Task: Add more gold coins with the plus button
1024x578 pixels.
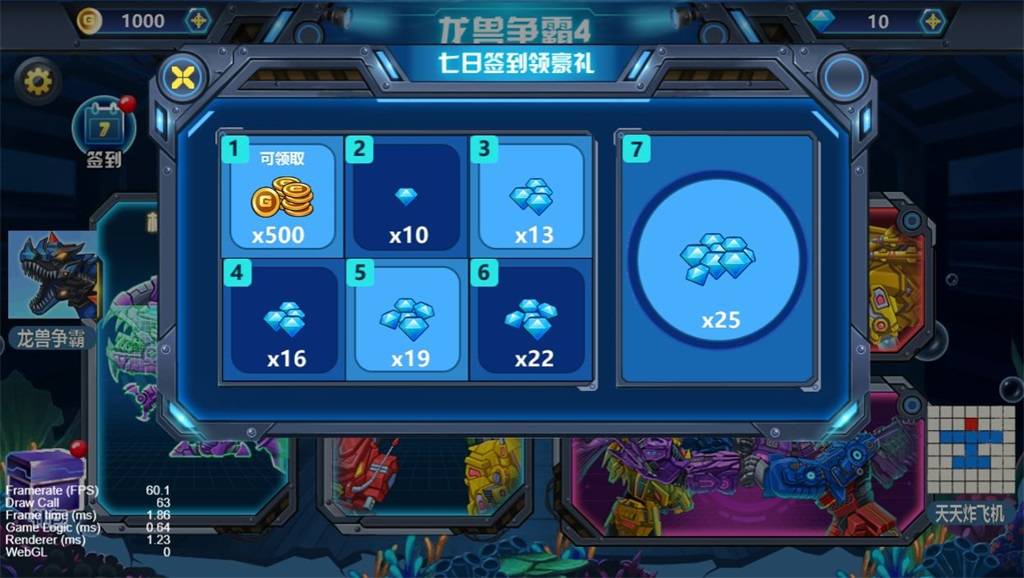Action: click(199, 21)
